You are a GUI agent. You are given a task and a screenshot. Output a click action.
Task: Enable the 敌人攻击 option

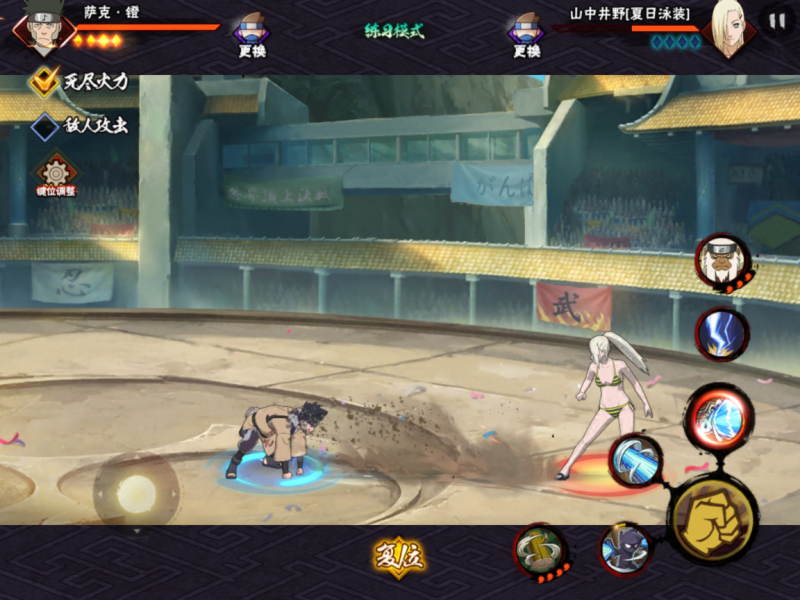pos(45,126)
